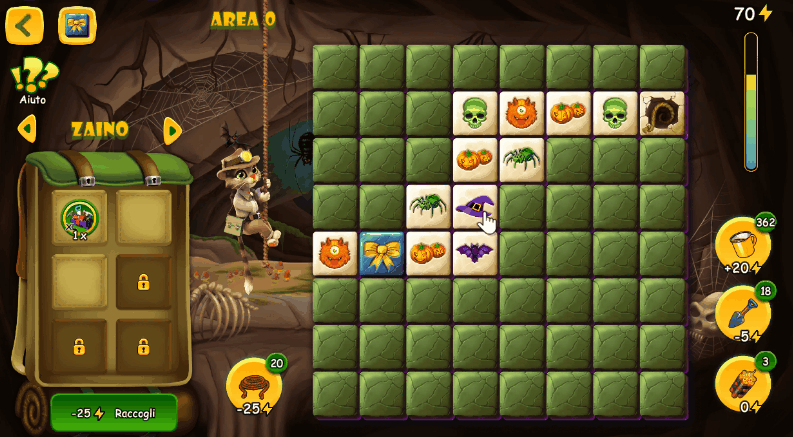Switch to previous Zaino page
The width and height of the screenshot is (793, 437).
(27, 129)
